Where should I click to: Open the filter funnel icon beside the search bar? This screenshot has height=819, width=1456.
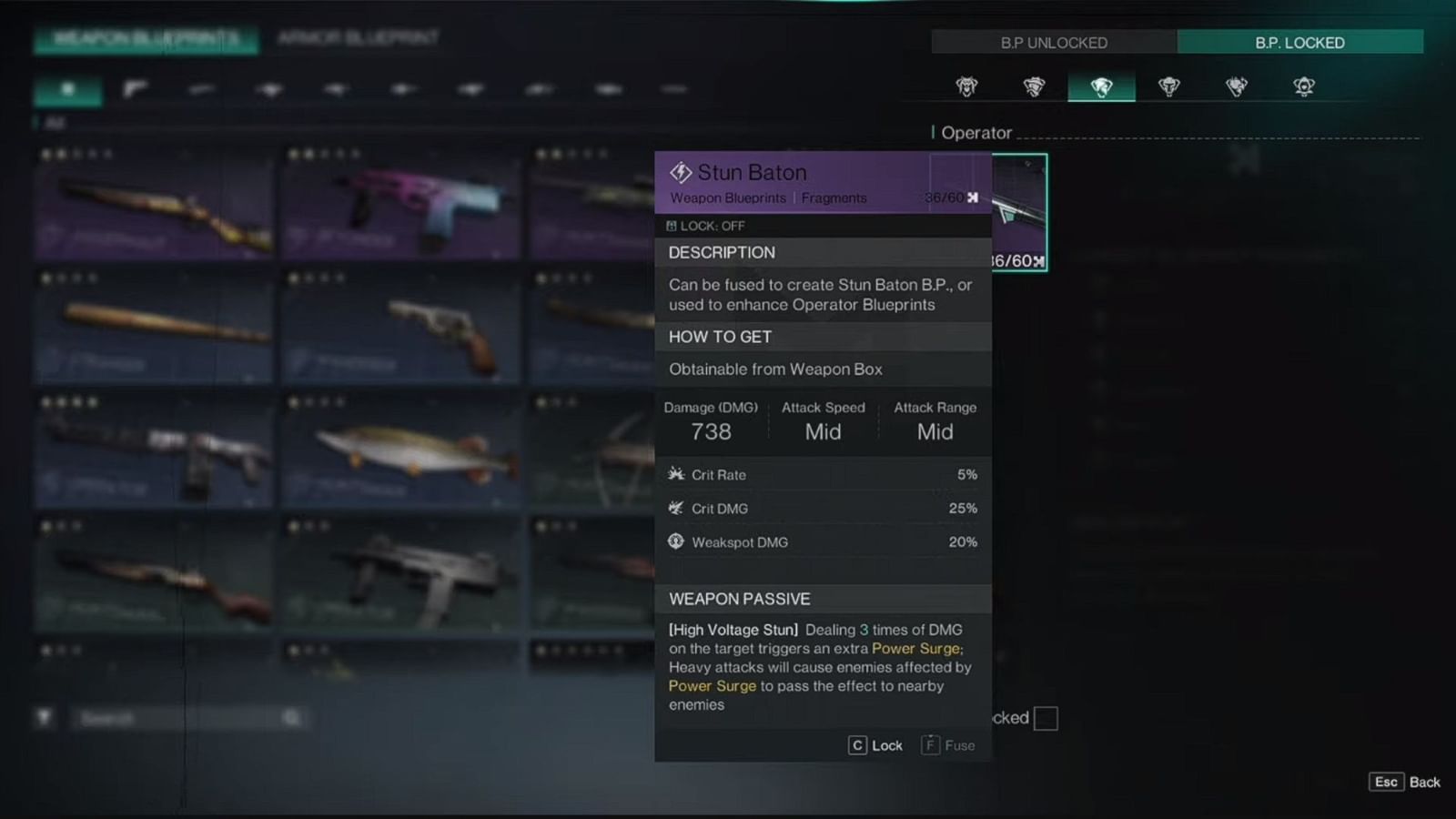click(44, 717)
